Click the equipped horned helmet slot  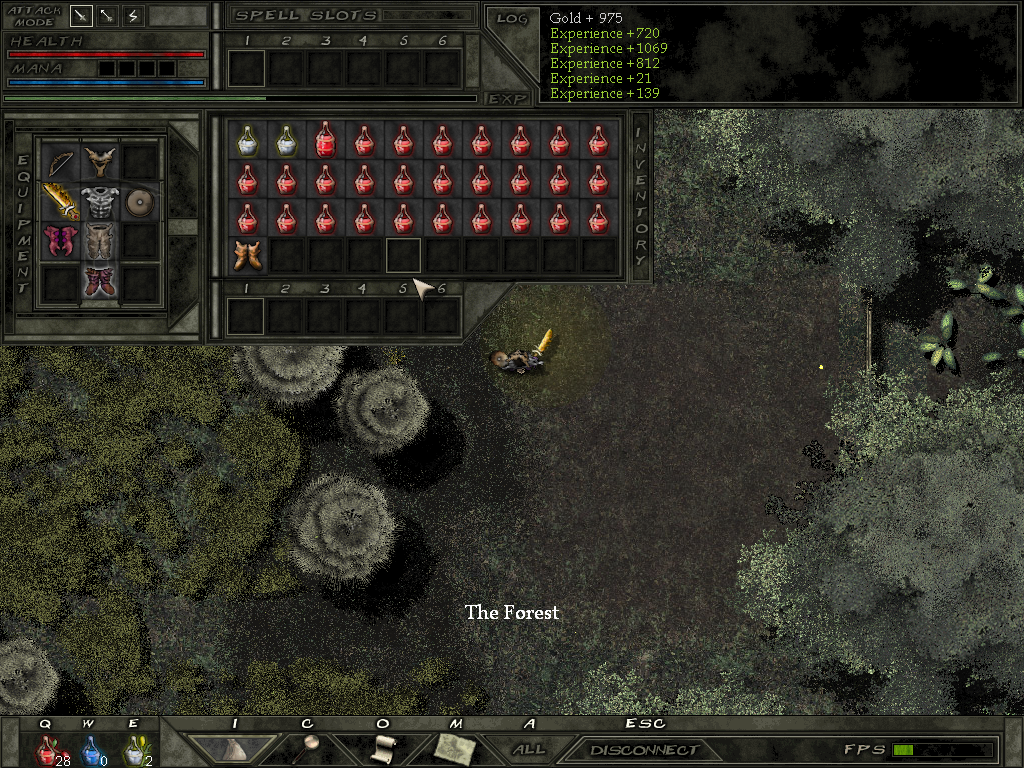[x=99, y=162]
